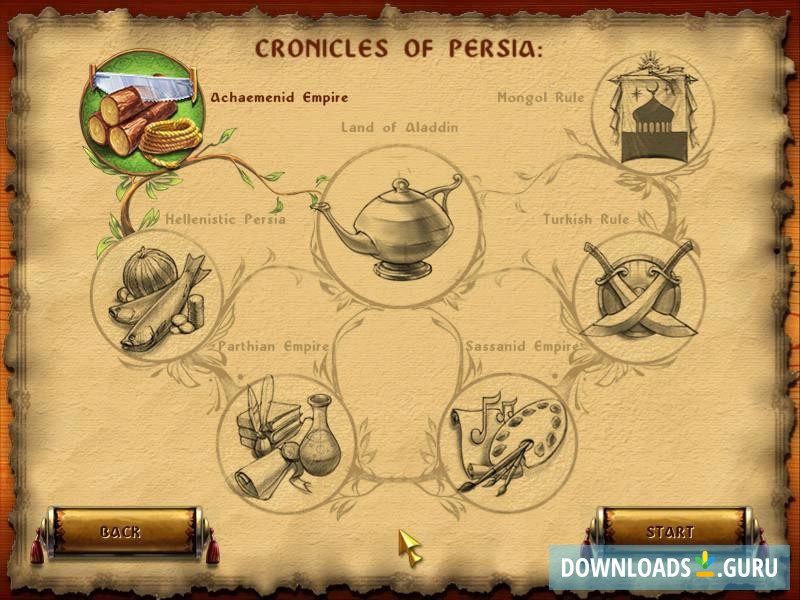800x600 pixels.
Task: Go back with the Back button
Action: [x=121, y=531]
